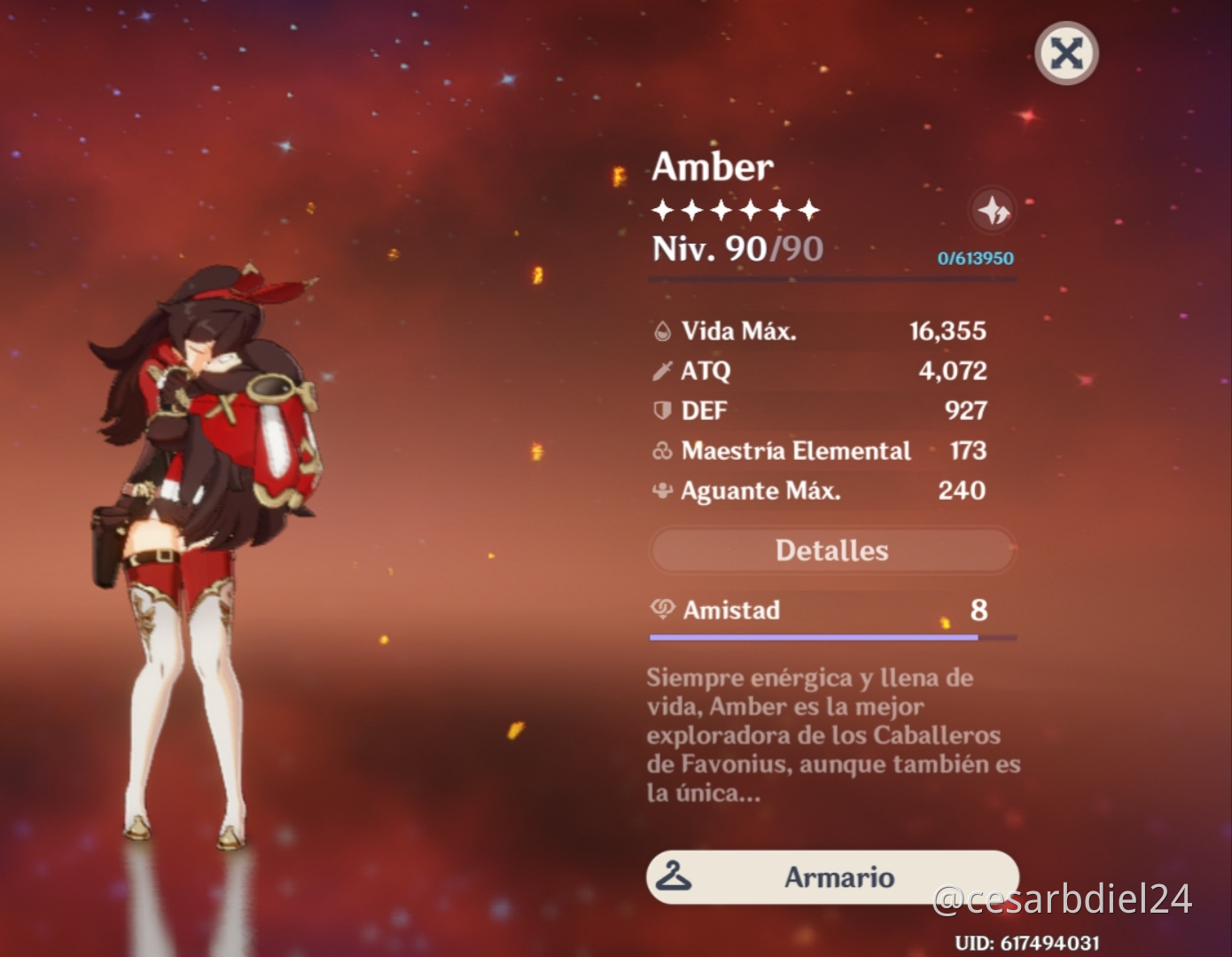This screenshot has width=1232, height=957.
Task: Click the DEF shield icon
Action: pos(661,410)
